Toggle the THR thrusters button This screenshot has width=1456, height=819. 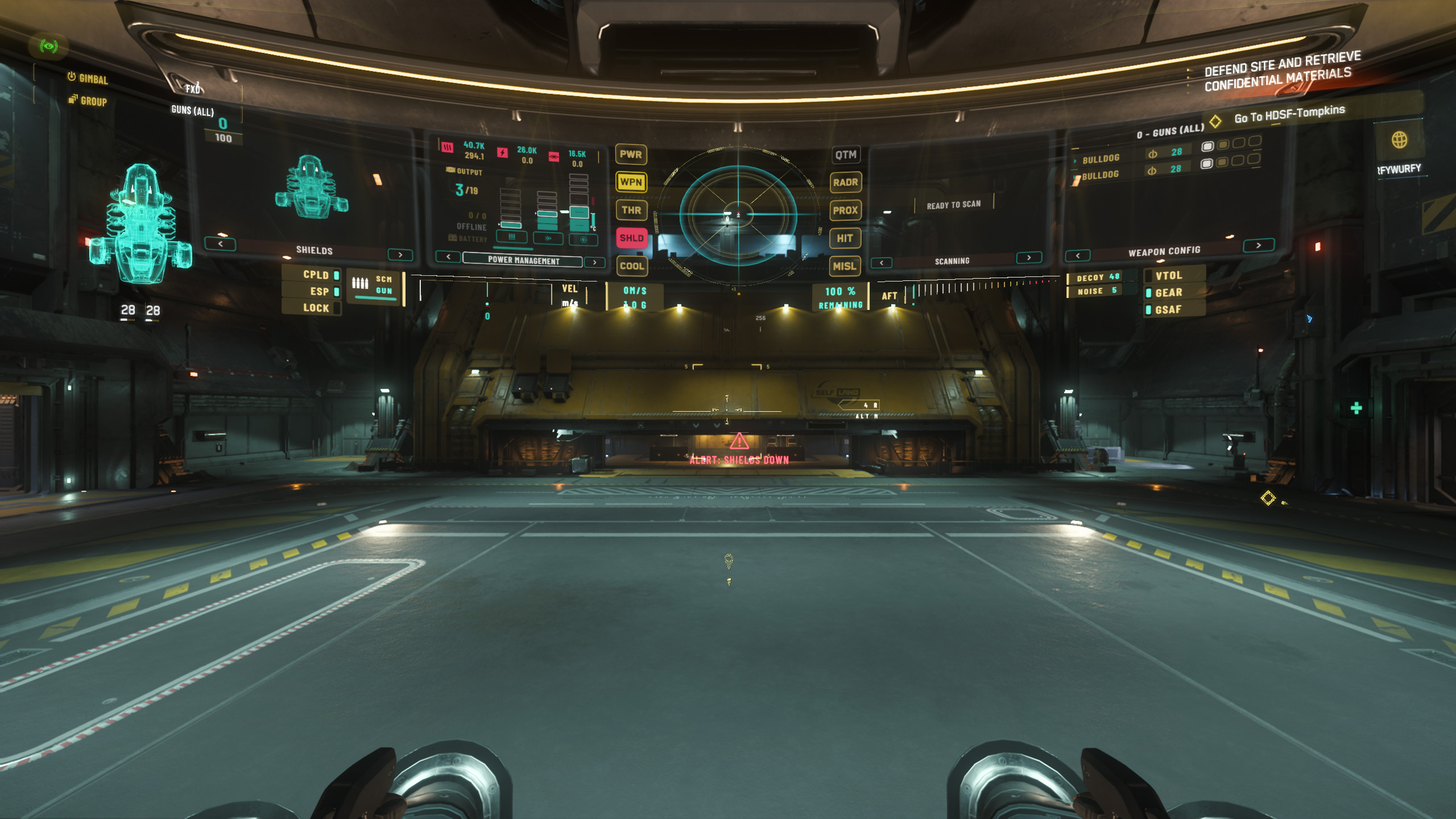(631, 210)
